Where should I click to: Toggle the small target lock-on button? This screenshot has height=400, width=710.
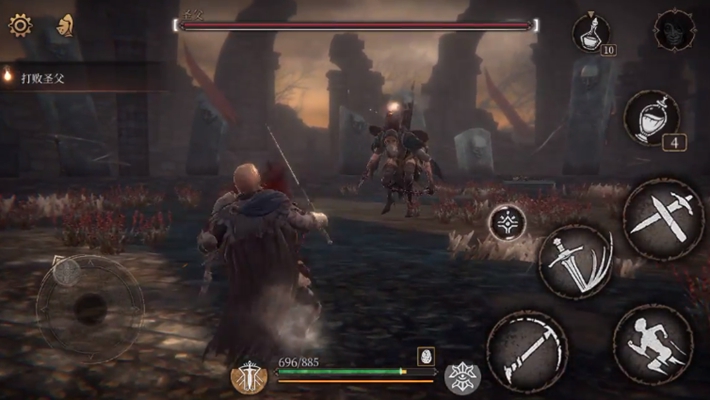[508, 222]
